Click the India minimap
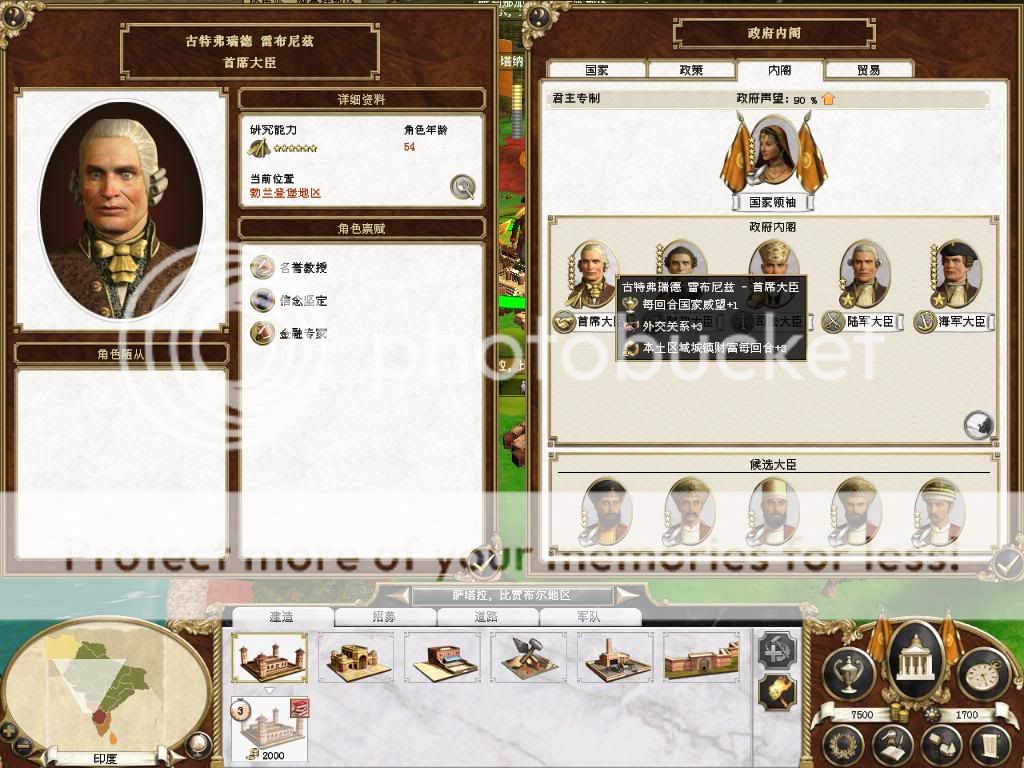Viewport: 1024px width, 768px height. [105, 680]
